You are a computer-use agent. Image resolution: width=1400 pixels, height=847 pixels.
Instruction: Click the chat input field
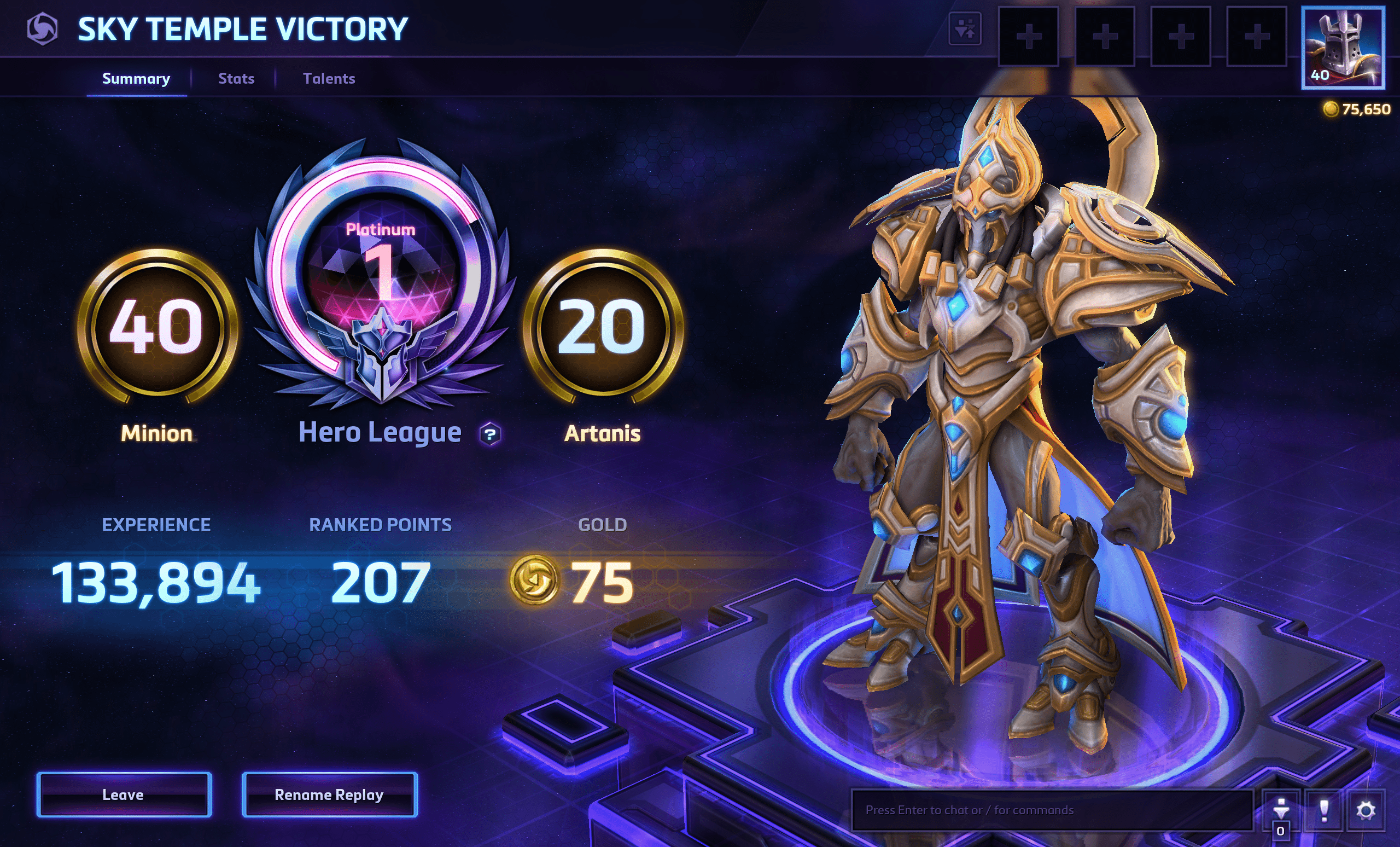pos(1051,809)
